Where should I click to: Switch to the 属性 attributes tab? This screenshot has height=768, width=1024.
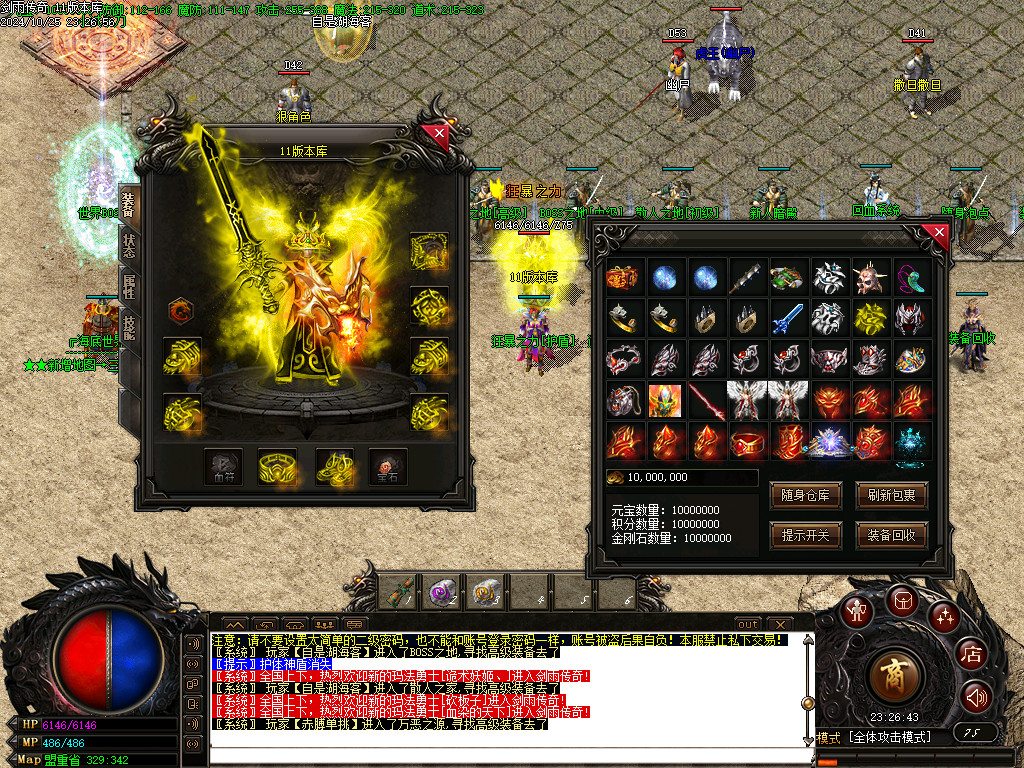tap(129, 287)
